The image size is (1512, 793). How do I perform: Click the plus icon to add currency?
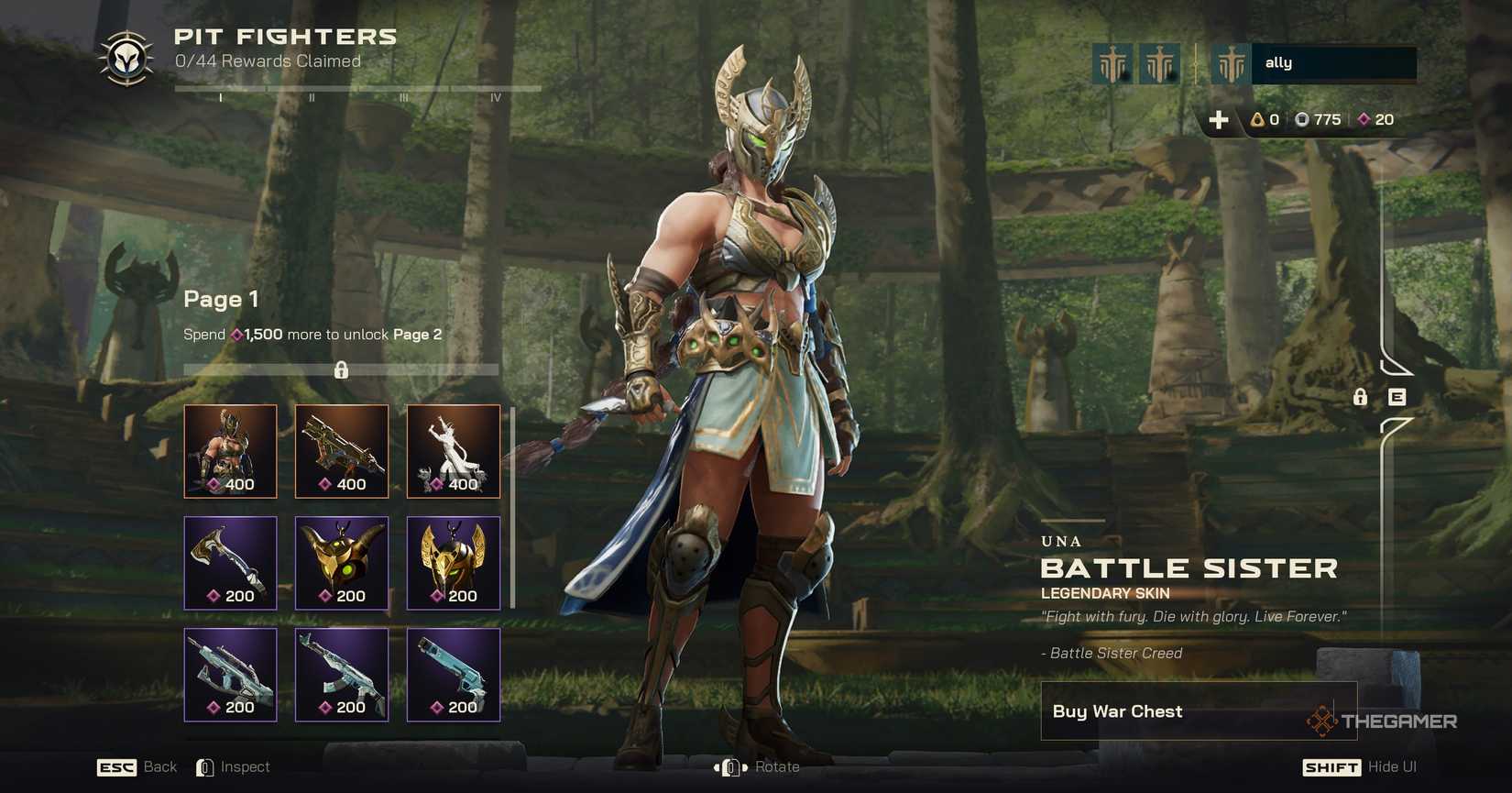(1219, 119)
